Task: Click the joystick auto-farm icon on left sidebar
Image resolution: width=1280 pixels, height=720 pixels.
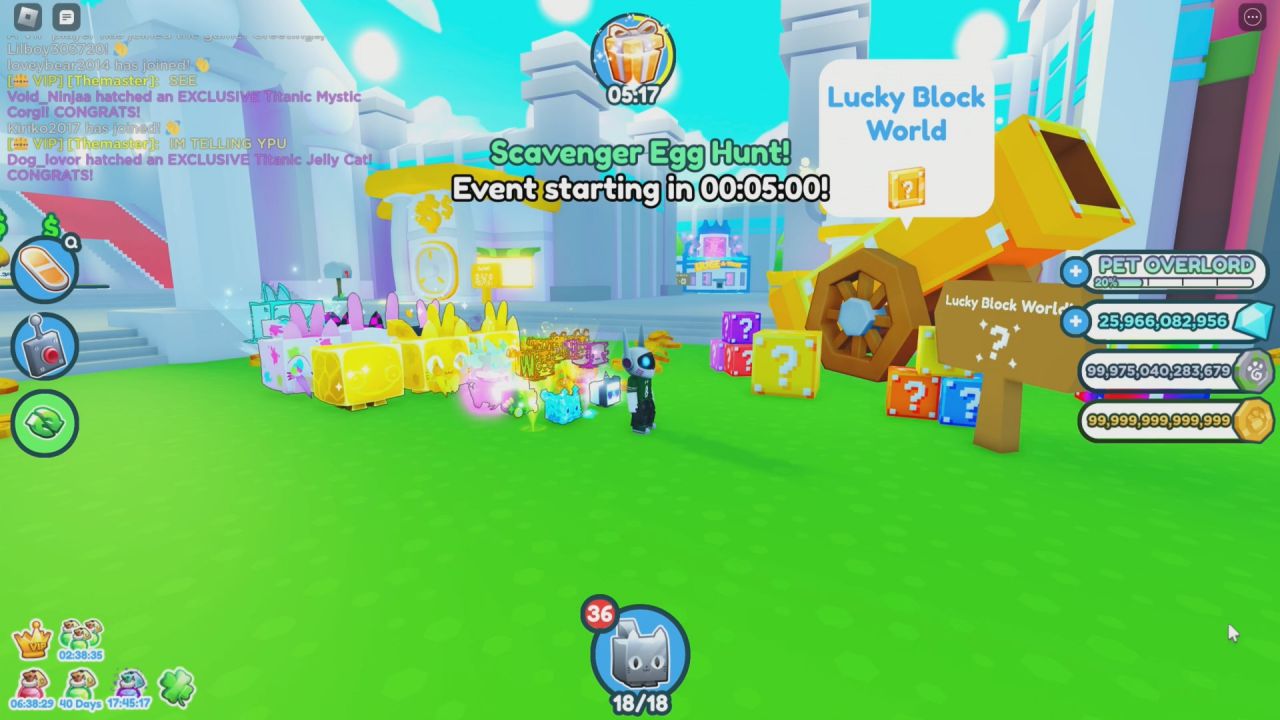Action: coord(42,345)
